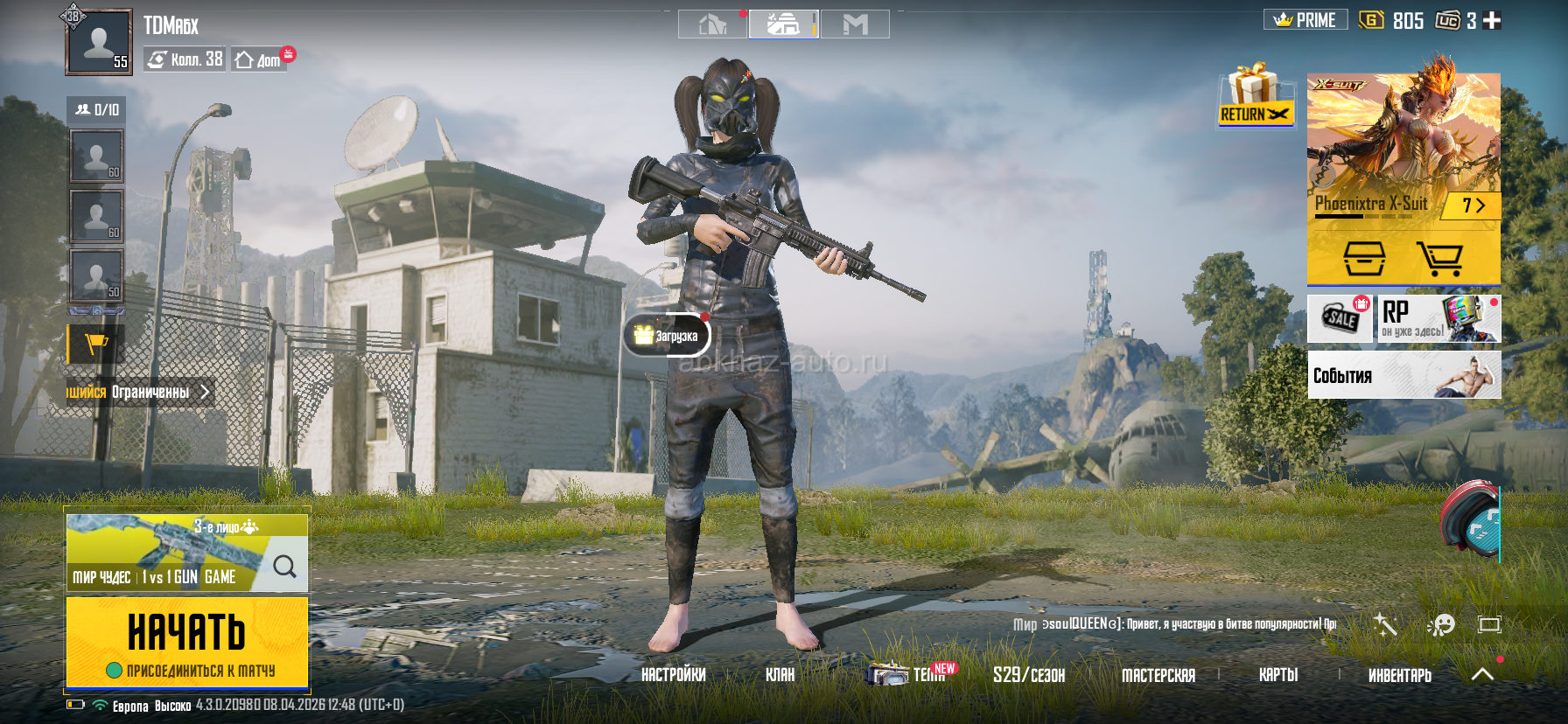1568x724 pixels.
Task: Open ИНВЕНТАРЬ inventory
Action: coord(1399,675)
